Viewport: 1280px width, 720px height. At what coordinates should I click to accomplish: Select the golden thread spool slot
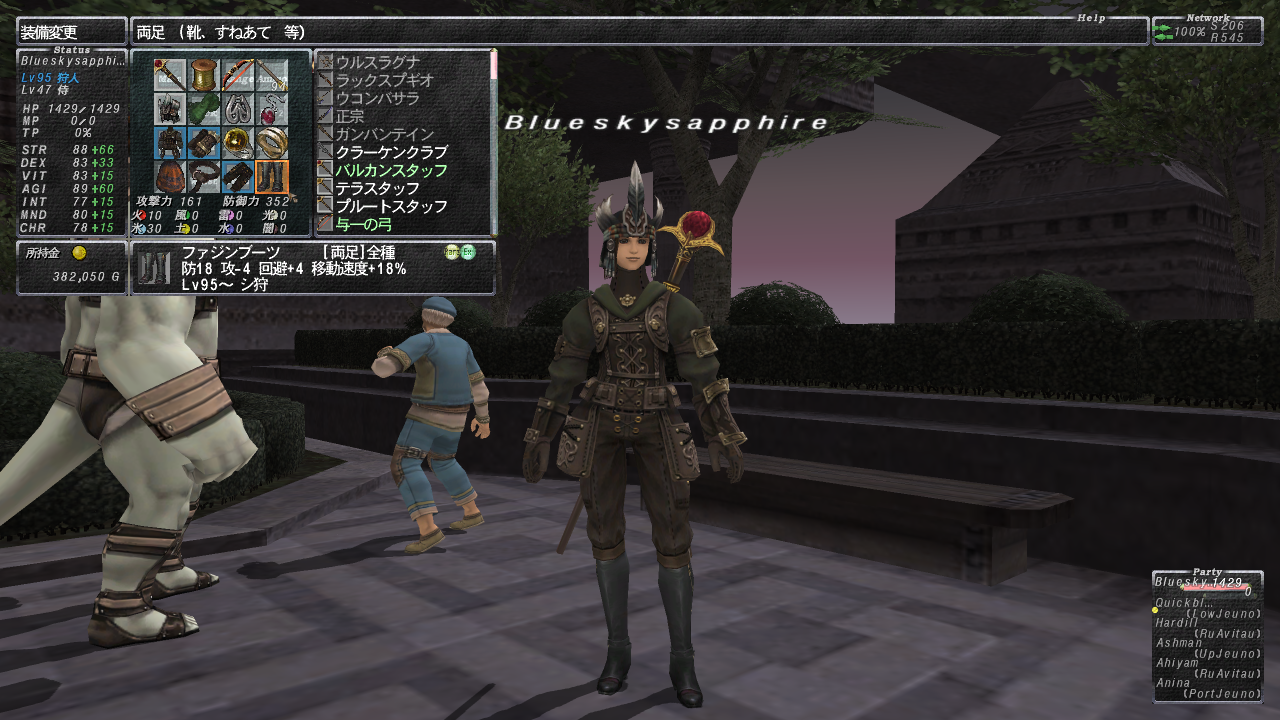(204, 75)
